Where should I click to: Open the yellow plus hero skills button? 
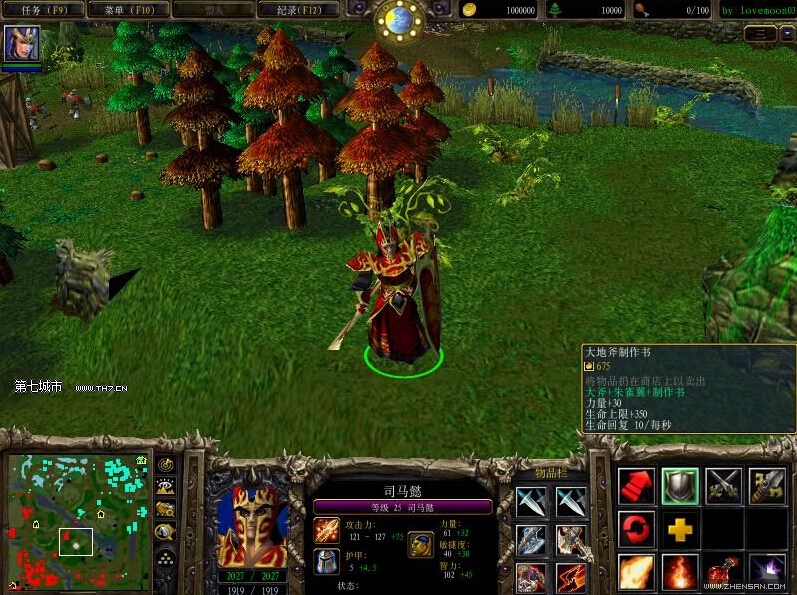[x=680, y=528]
